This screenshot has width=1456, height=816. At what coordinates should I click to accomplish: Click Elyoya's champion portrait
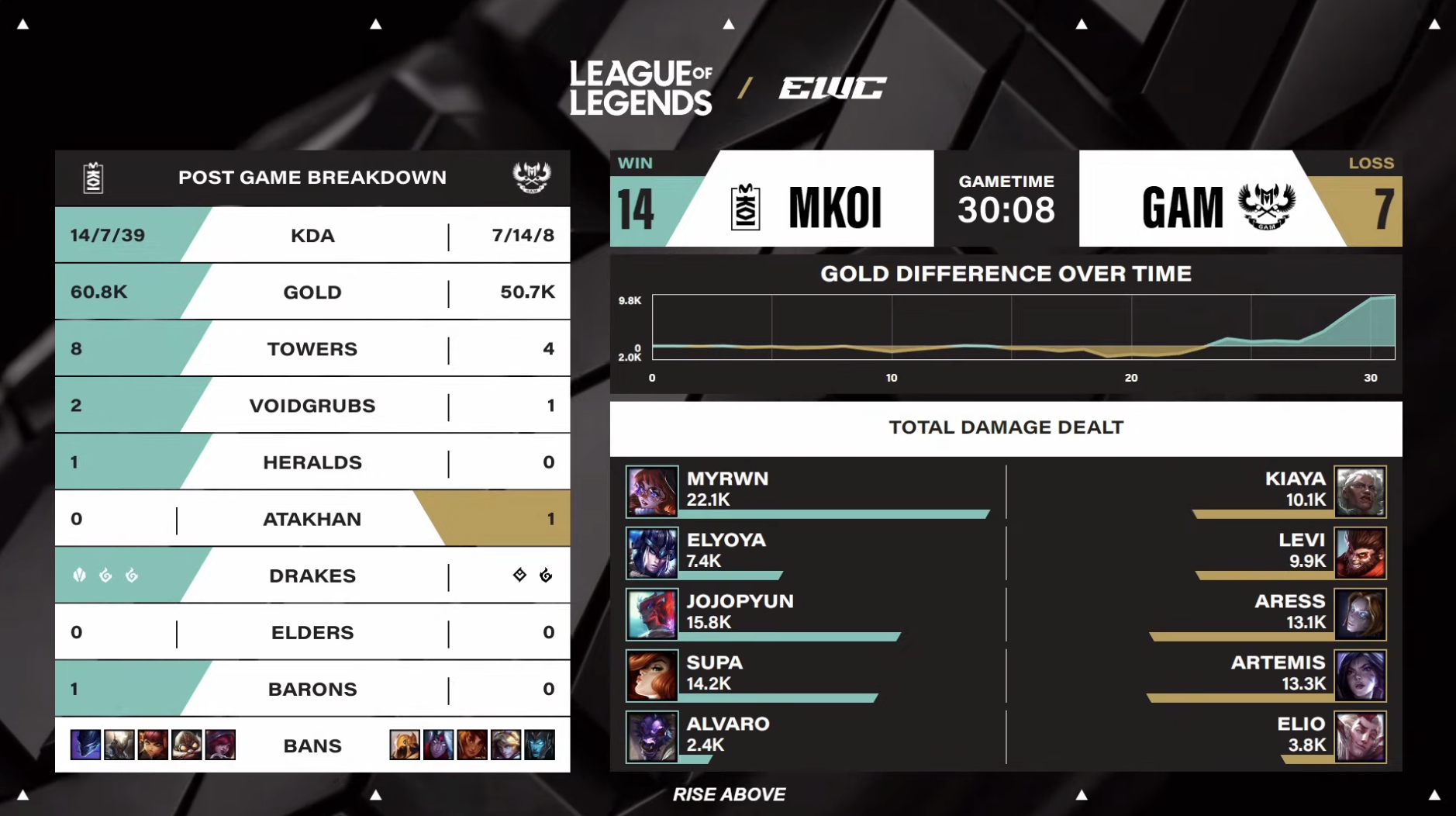click(652, 553)
